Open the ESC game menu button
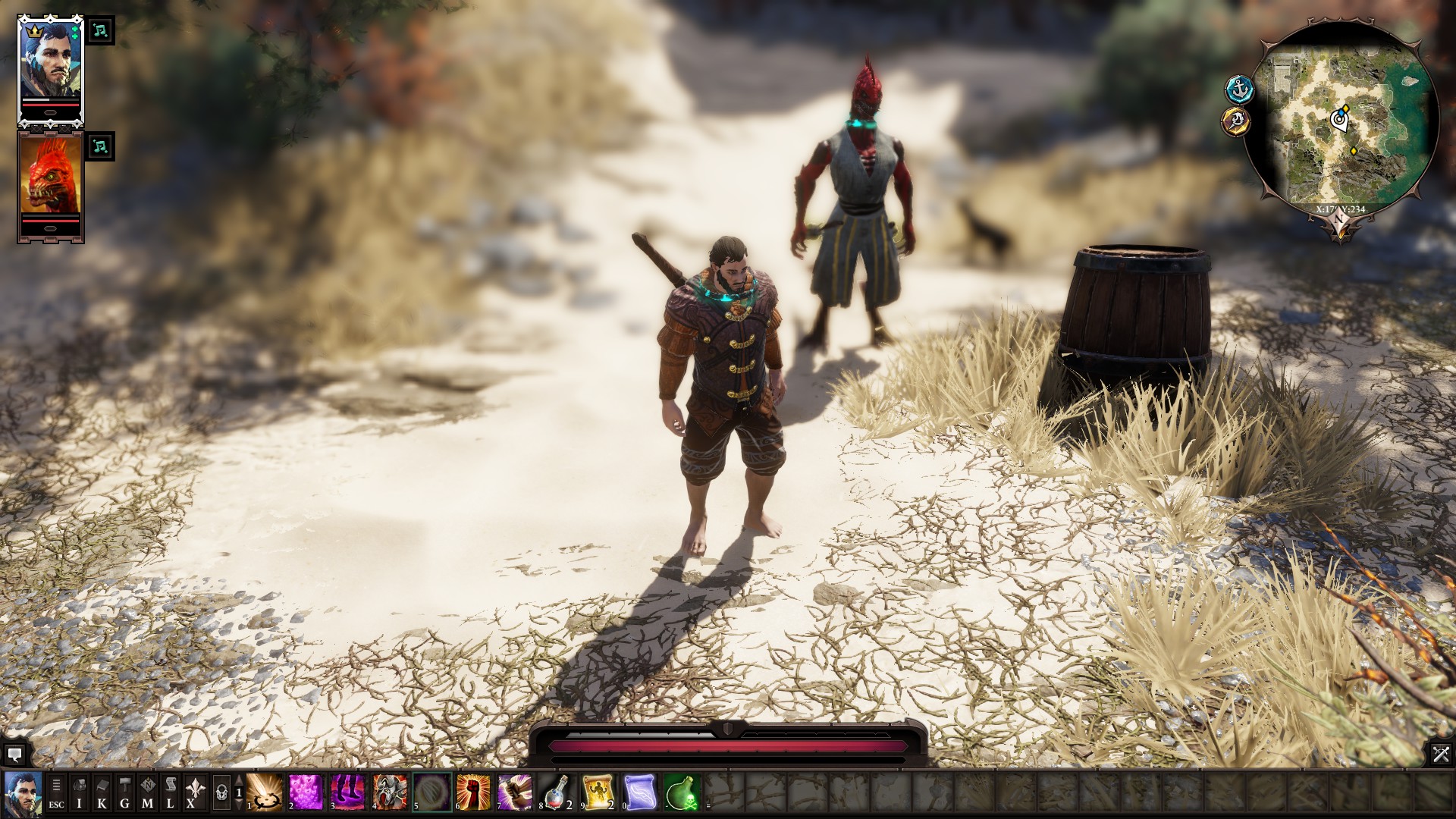This screenshot has height=819, width=1456. click(x=56, y=792)
